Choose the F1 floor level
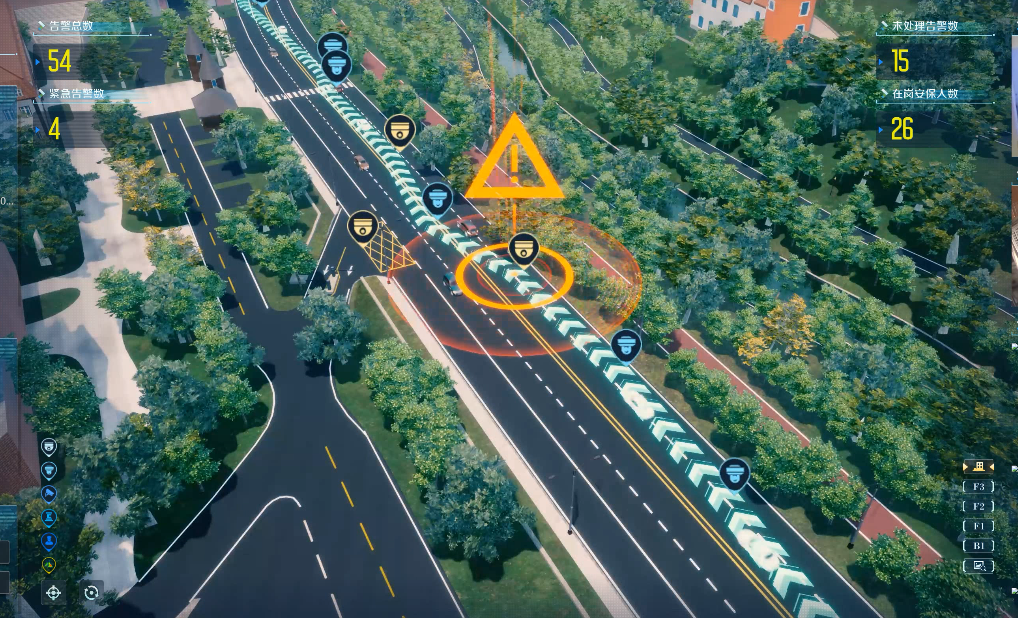 tap(978, 526)
